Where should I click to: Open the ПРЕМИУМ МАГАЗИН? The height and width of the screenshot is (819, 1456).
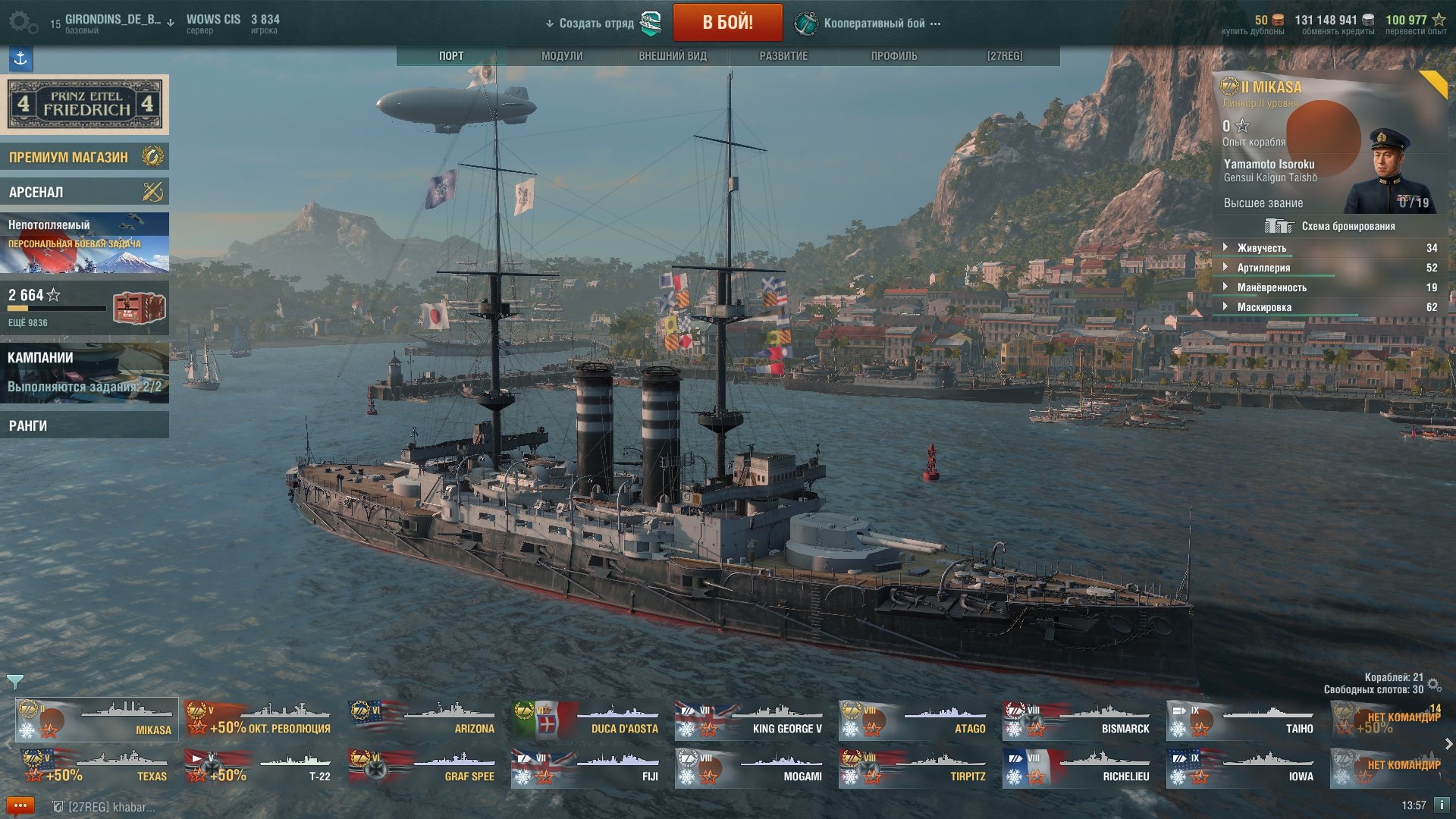pyautogui.click(x=84, y=157)
